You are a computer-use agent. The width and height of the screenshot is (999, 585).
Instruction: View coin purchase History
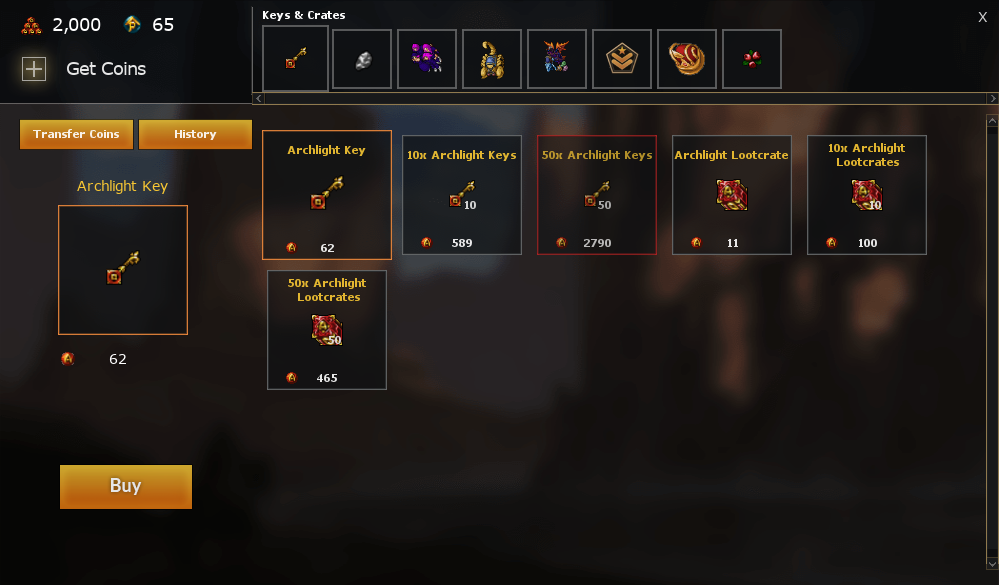click(195, 134)
